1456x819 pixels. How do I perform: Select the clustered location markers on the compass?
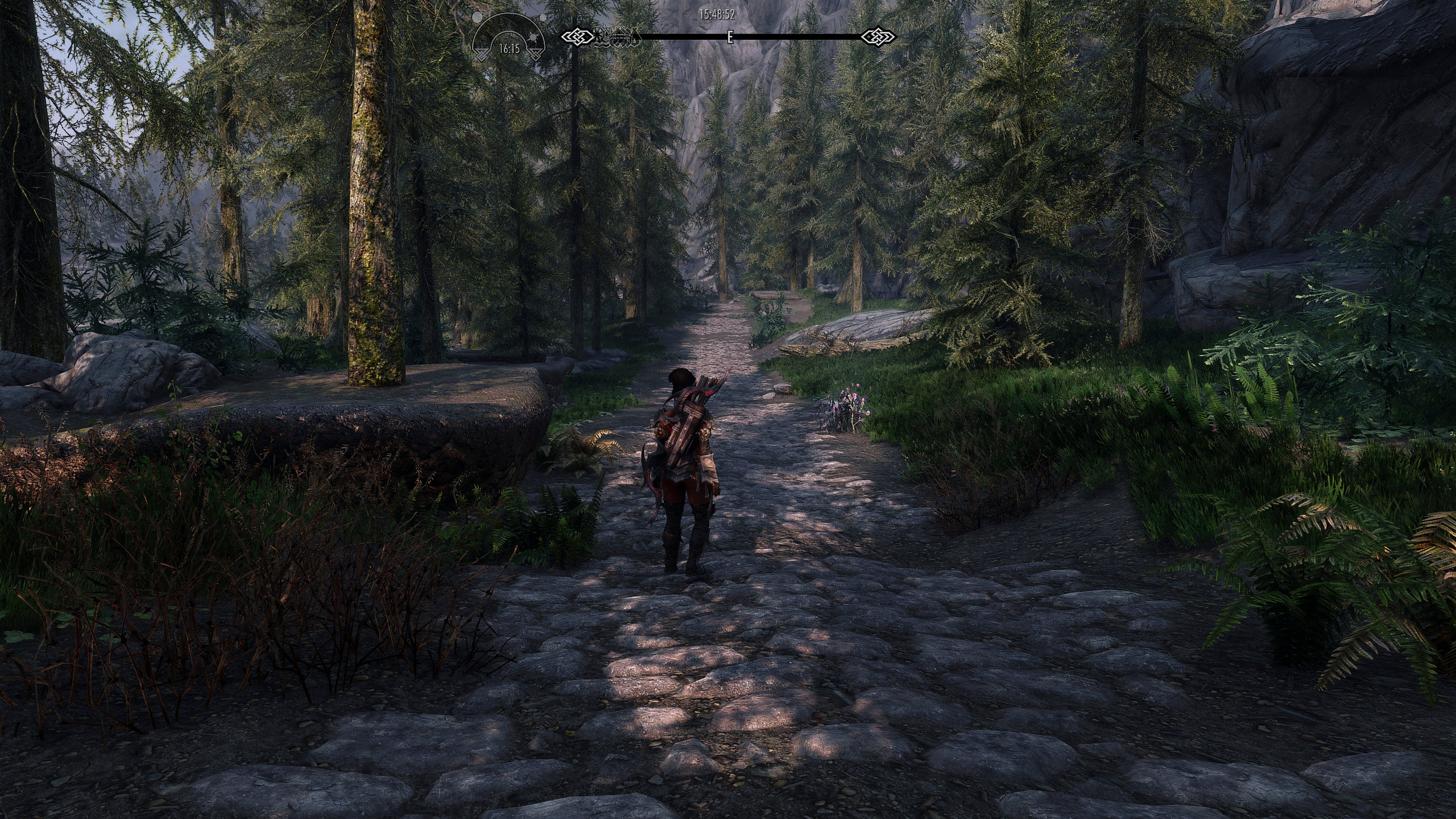click(617, 38)
